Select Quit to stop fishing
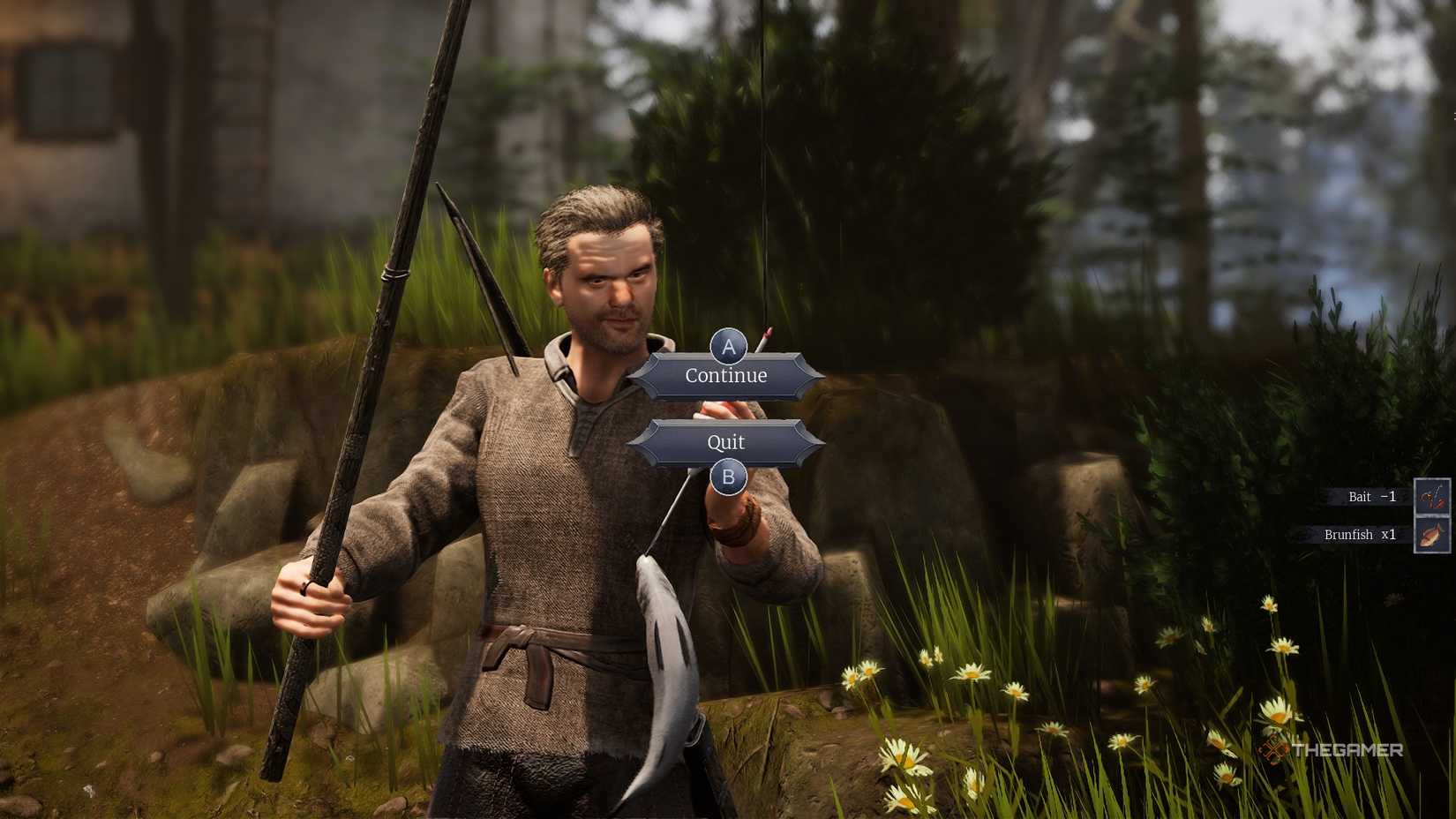This screenshot has width=1456, height=819. pyautogui.click(x=726, y=441)
